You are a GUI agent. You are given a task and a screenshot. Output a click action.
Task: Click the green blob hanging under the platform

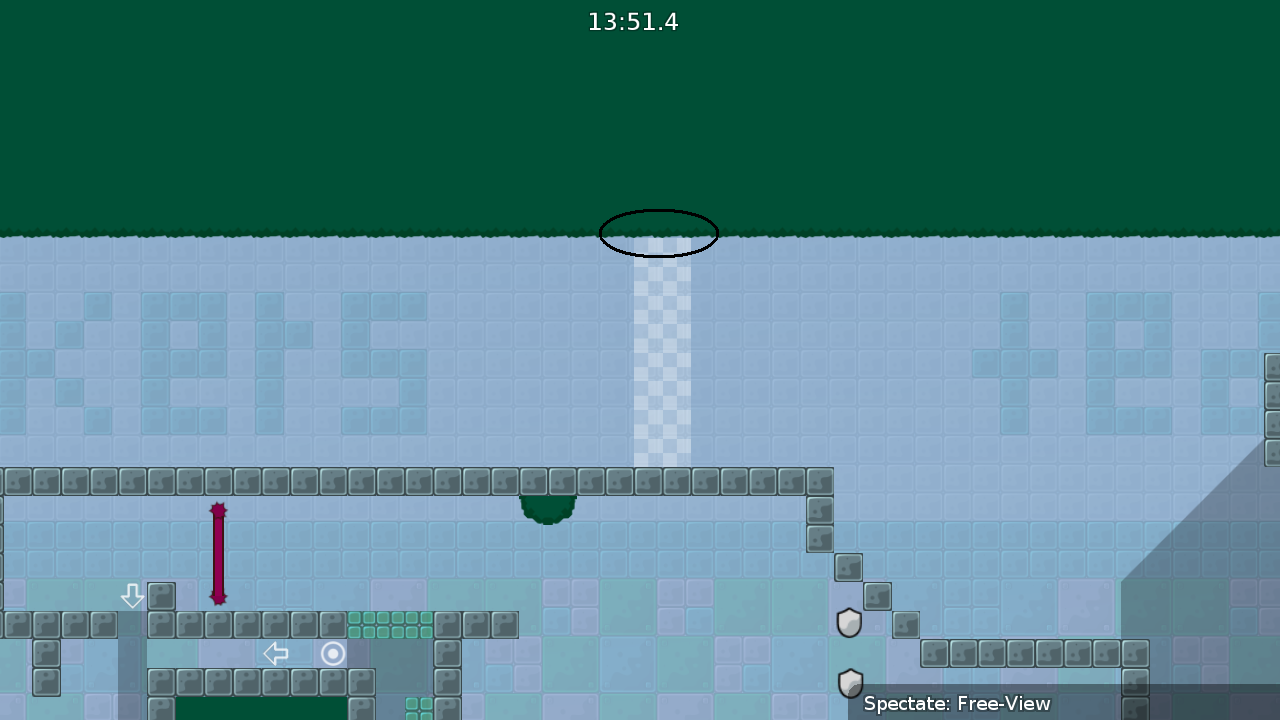546,506
